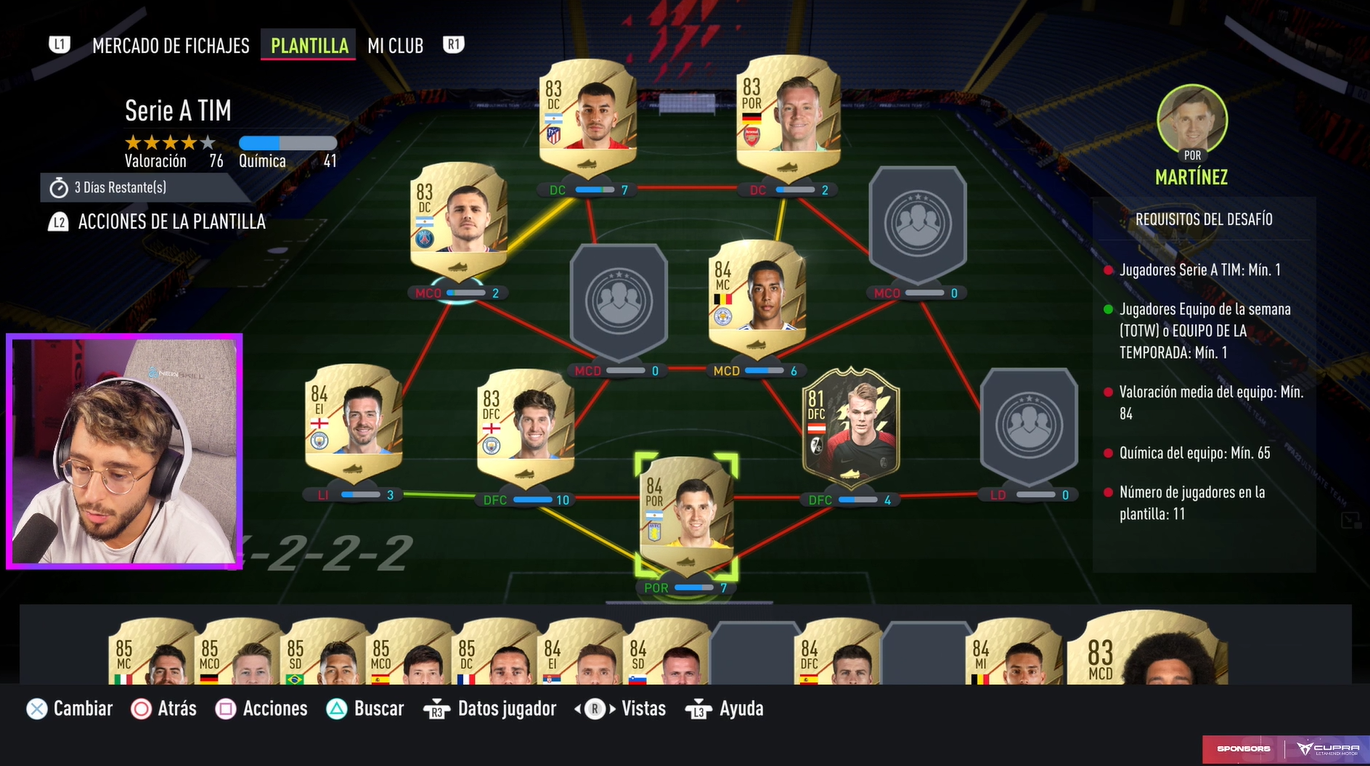The height and width of the screenshot is (766, 1370).
Task: Select the Plantilla tab
Action: coord(309,46)
